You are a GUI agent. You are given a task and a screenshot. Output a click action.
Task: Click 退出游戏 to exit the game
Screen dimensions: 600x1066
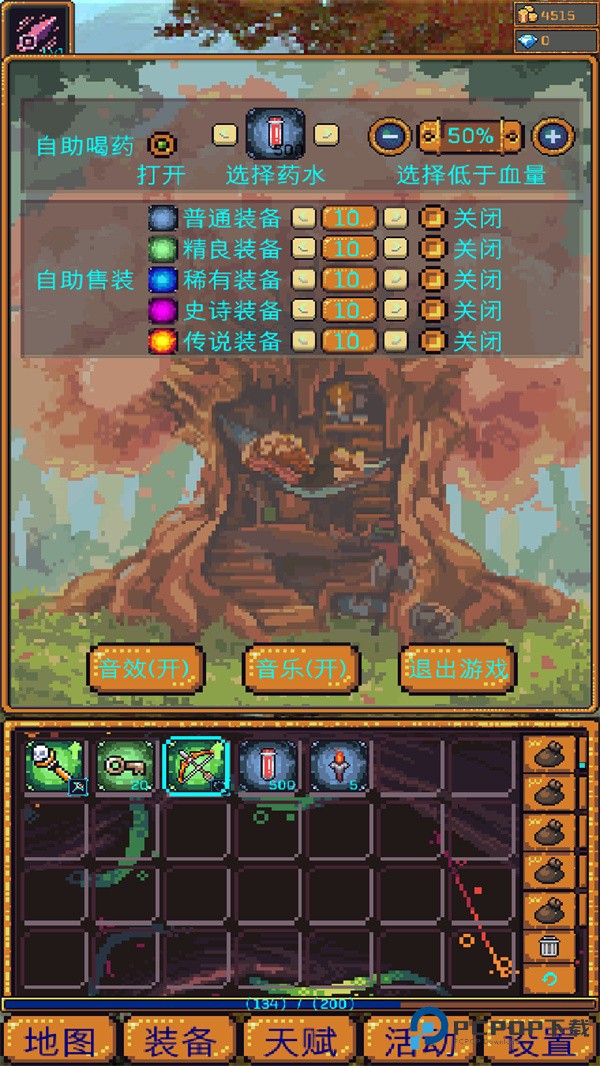tap(456, 668)
